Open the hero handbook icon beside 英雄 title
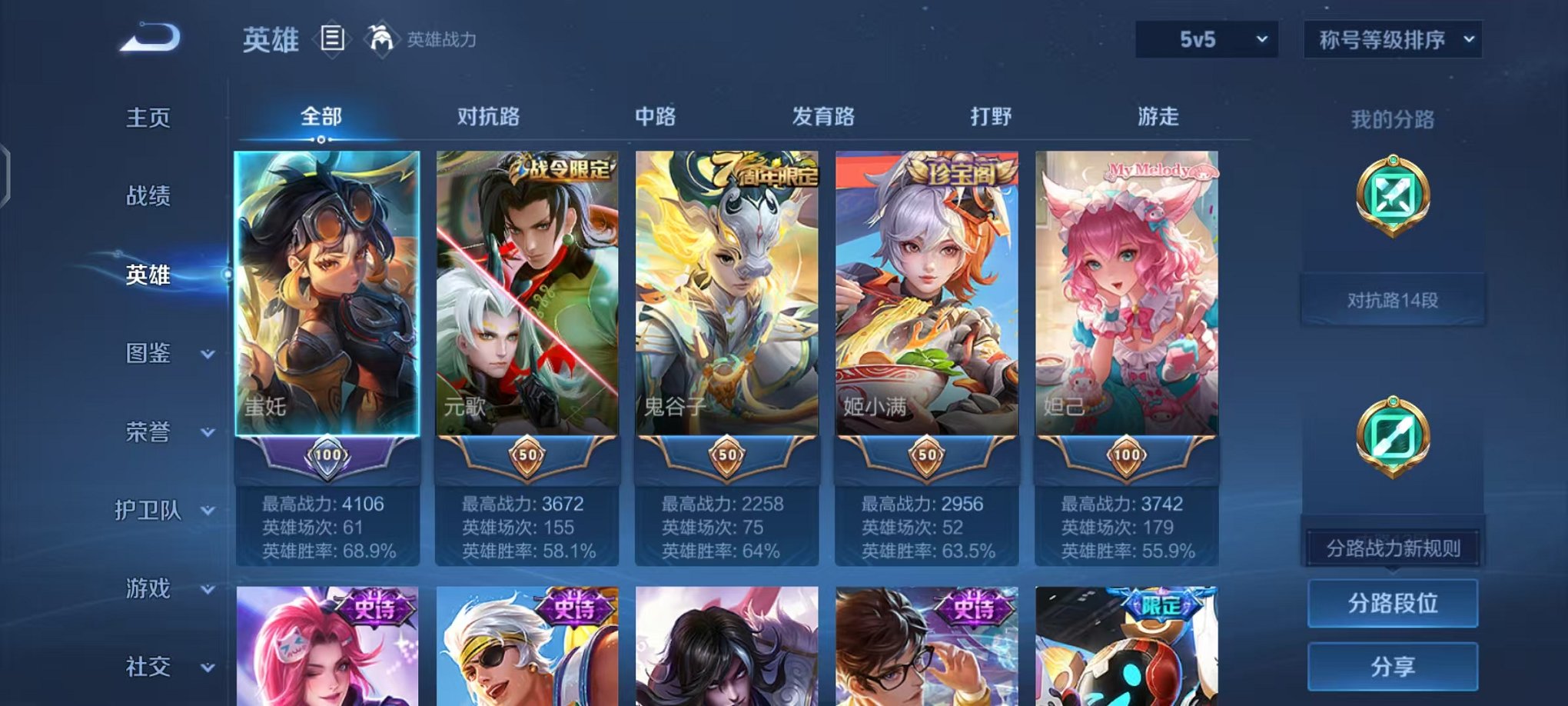The image size is (1568, 706). click(333, 38)
